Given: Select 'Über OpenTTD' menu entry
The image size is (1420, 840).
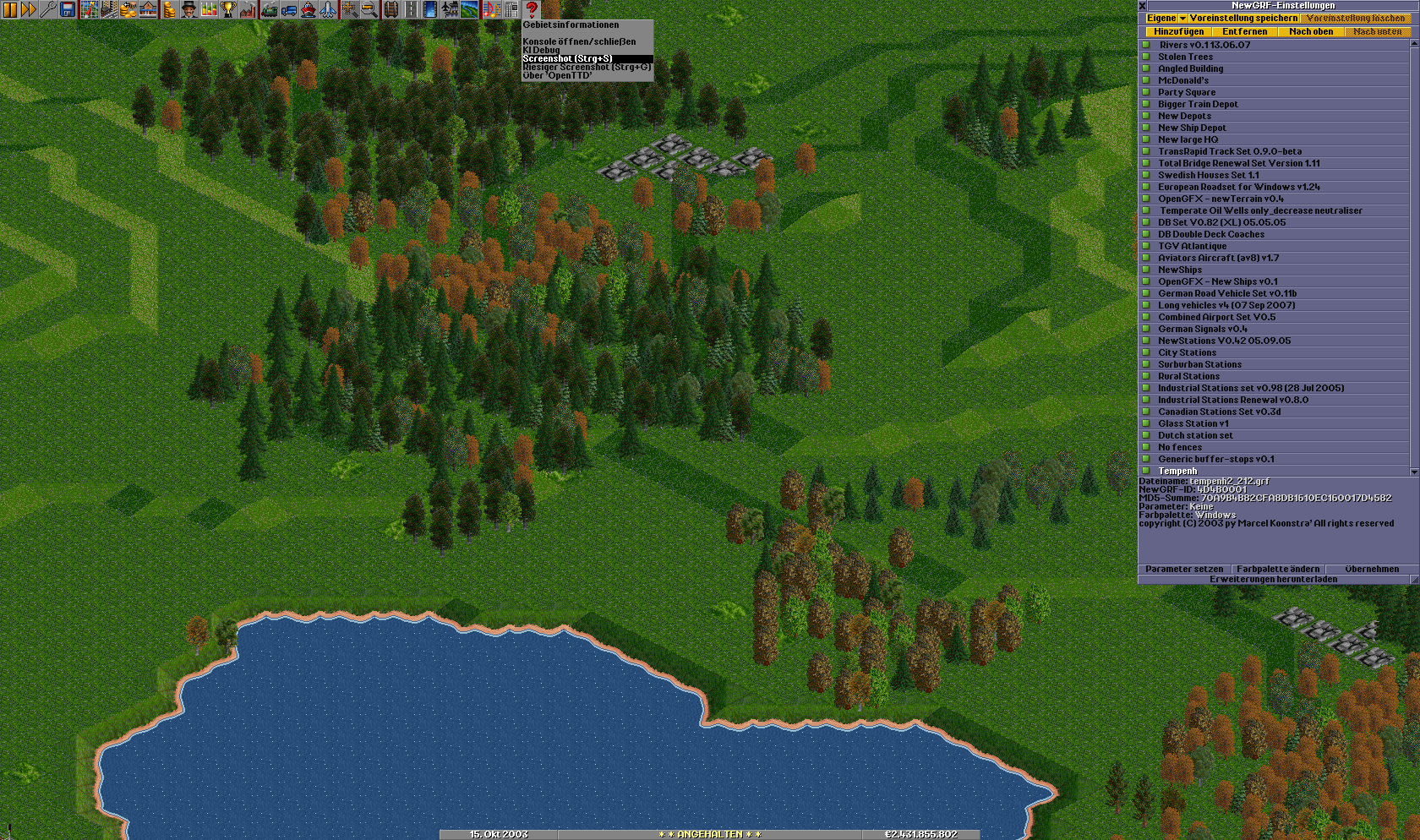Looking at the screenshot, I should point(557,75).
